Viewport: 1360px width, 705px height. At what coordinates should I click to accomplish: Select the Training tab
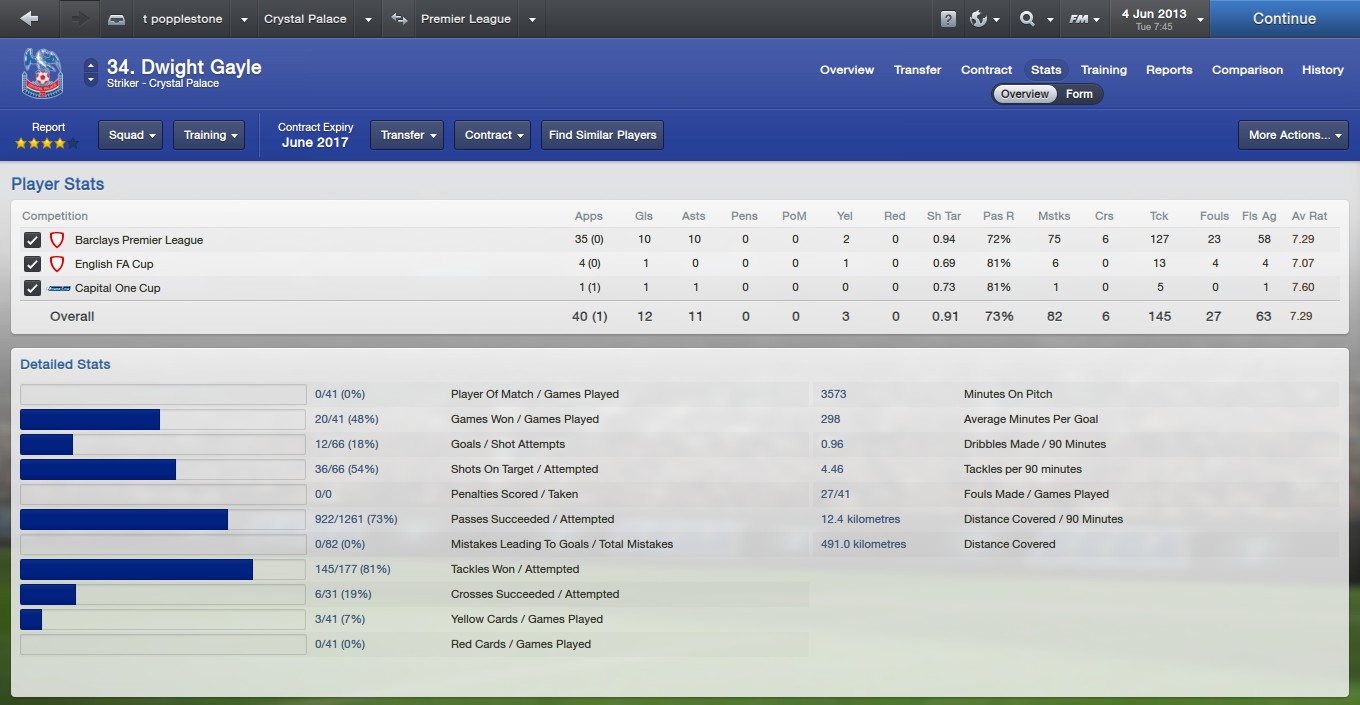[1103, 70]
